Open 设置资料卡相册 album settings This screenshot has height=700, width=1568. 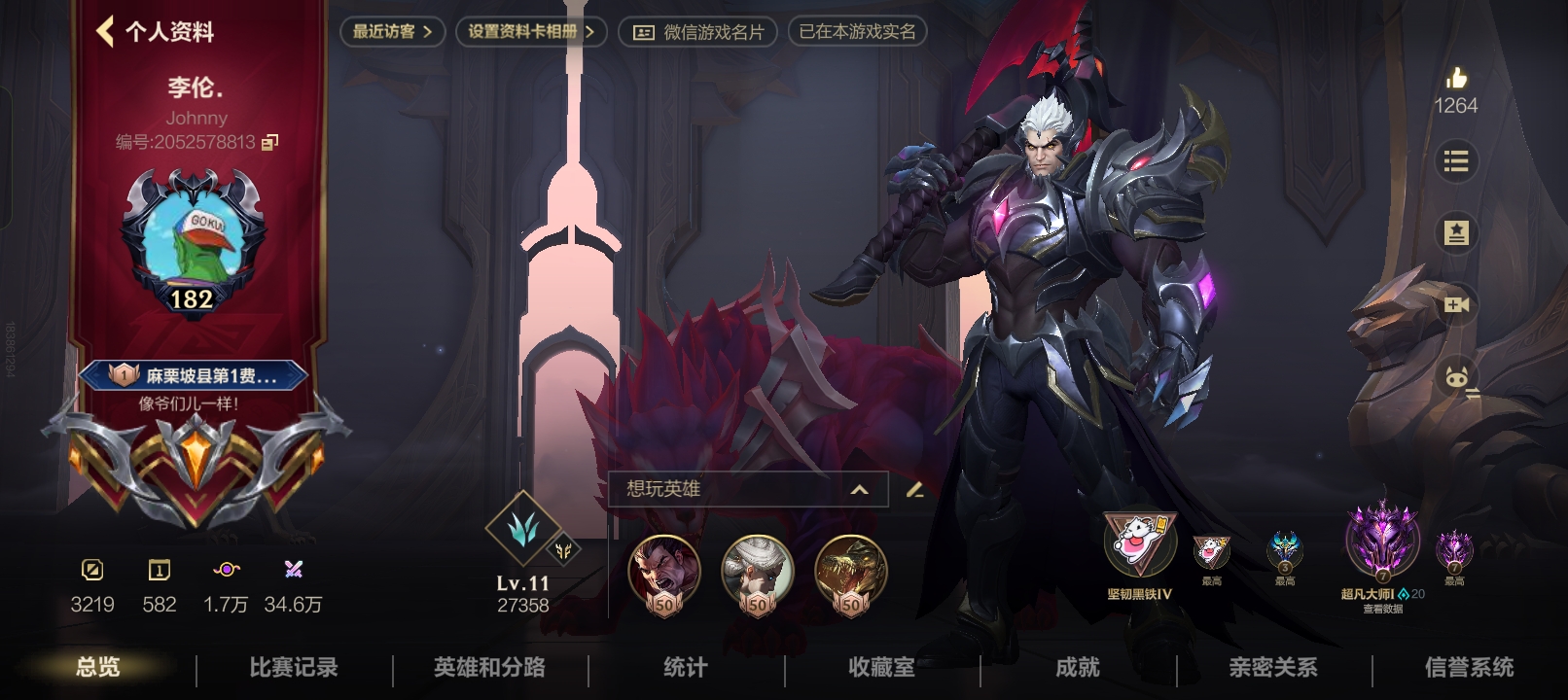(531, 32)
